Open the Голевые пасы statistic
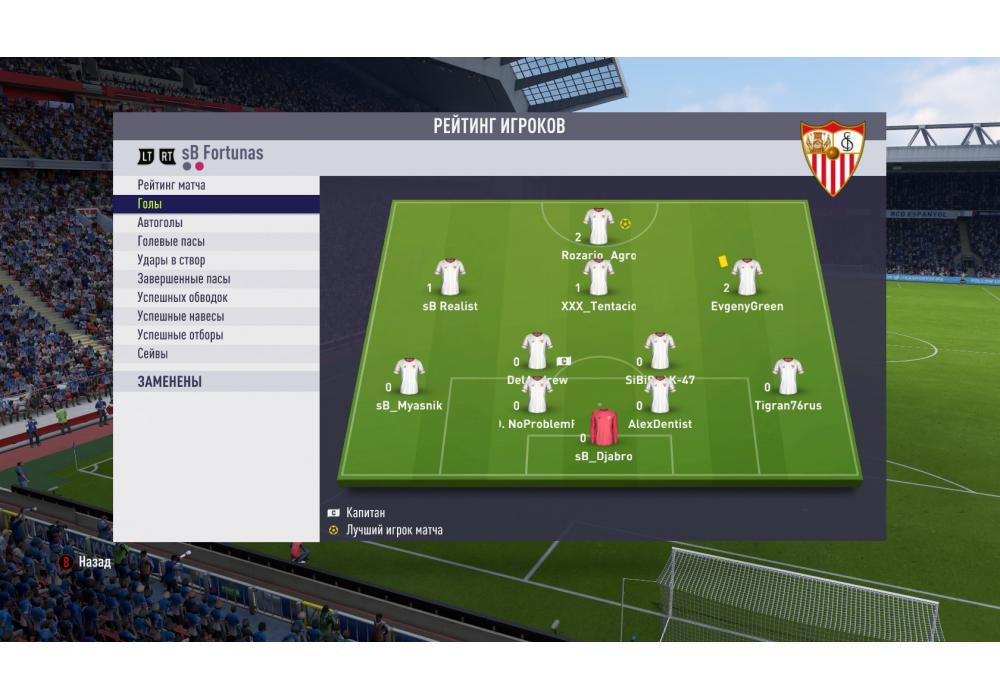Viewport: 1000px width, 700px height. (171, 241)
